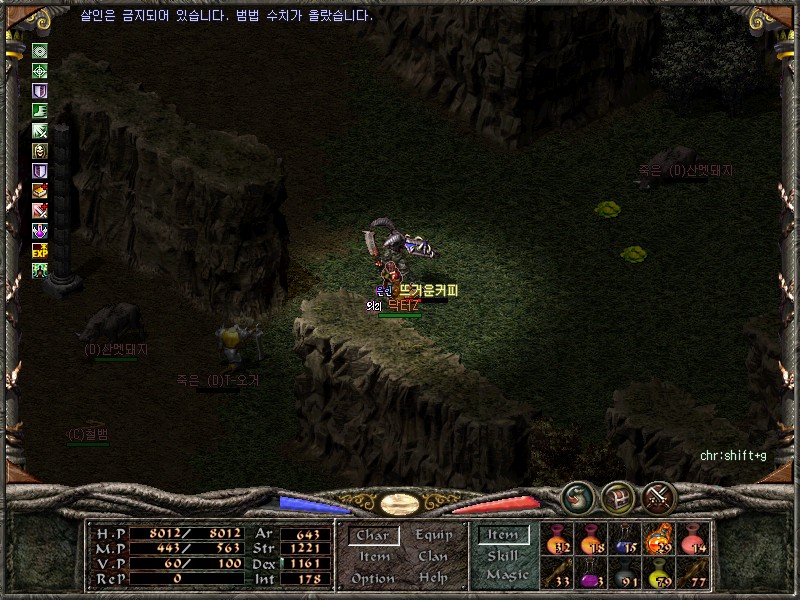
Task: Select the orange potion with count 32
Action: 557,539
